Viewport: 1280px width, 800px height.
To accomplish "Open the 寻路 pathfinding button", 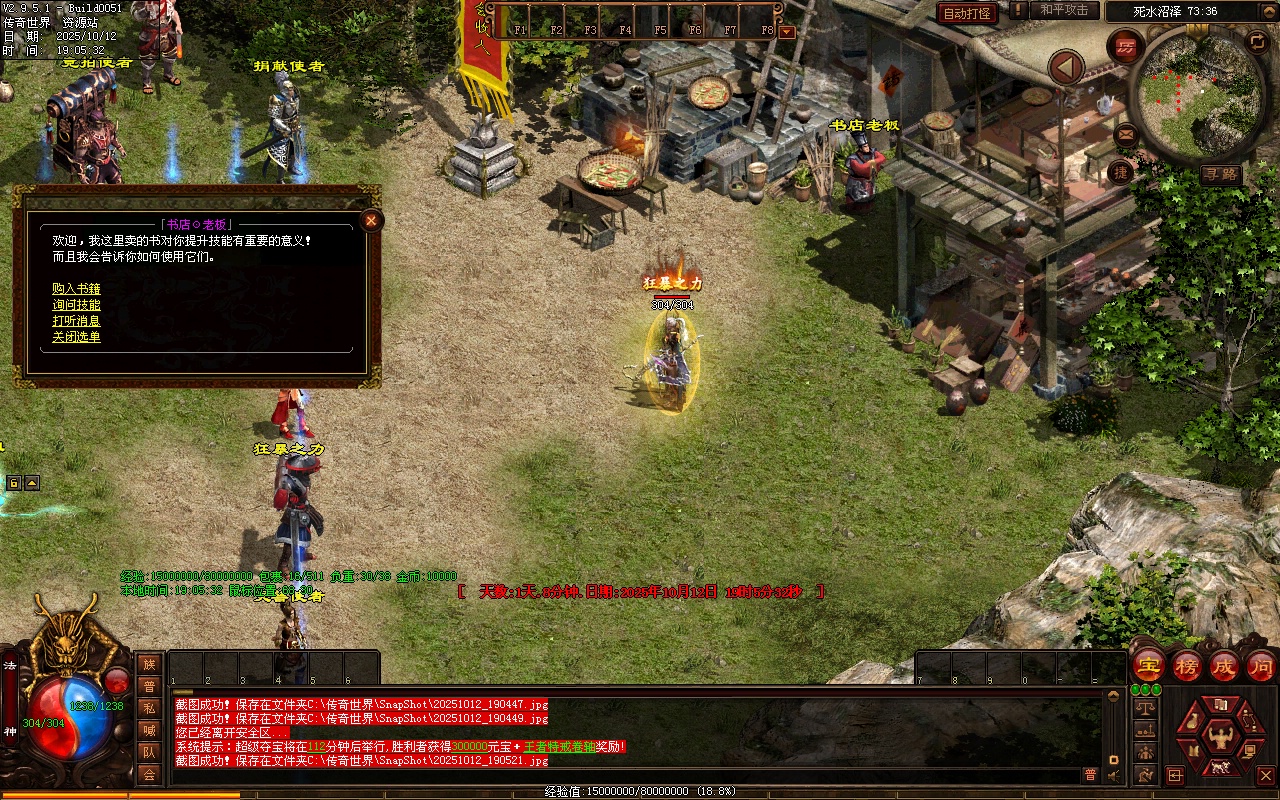I will coord(1221,174).
